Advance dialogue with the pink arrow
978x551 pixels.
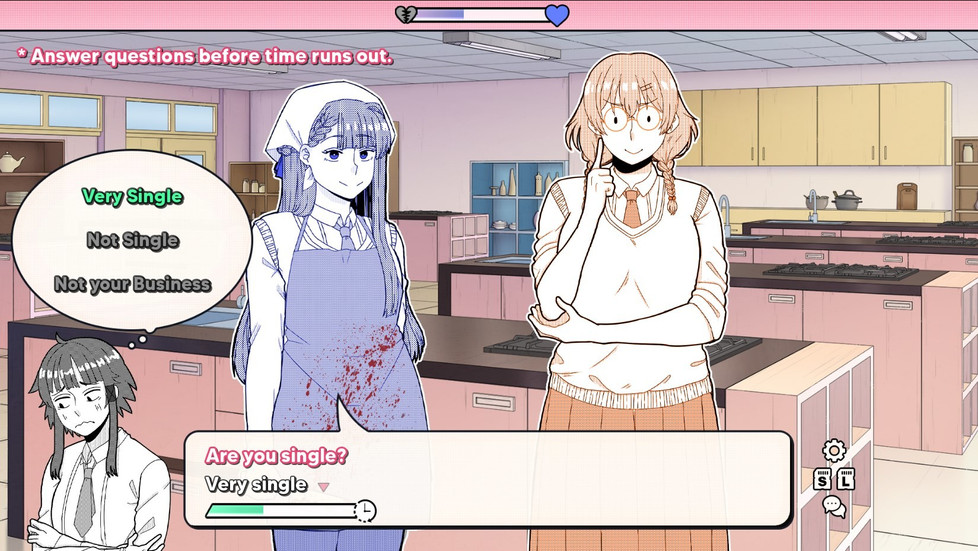(x=323, y=487)
